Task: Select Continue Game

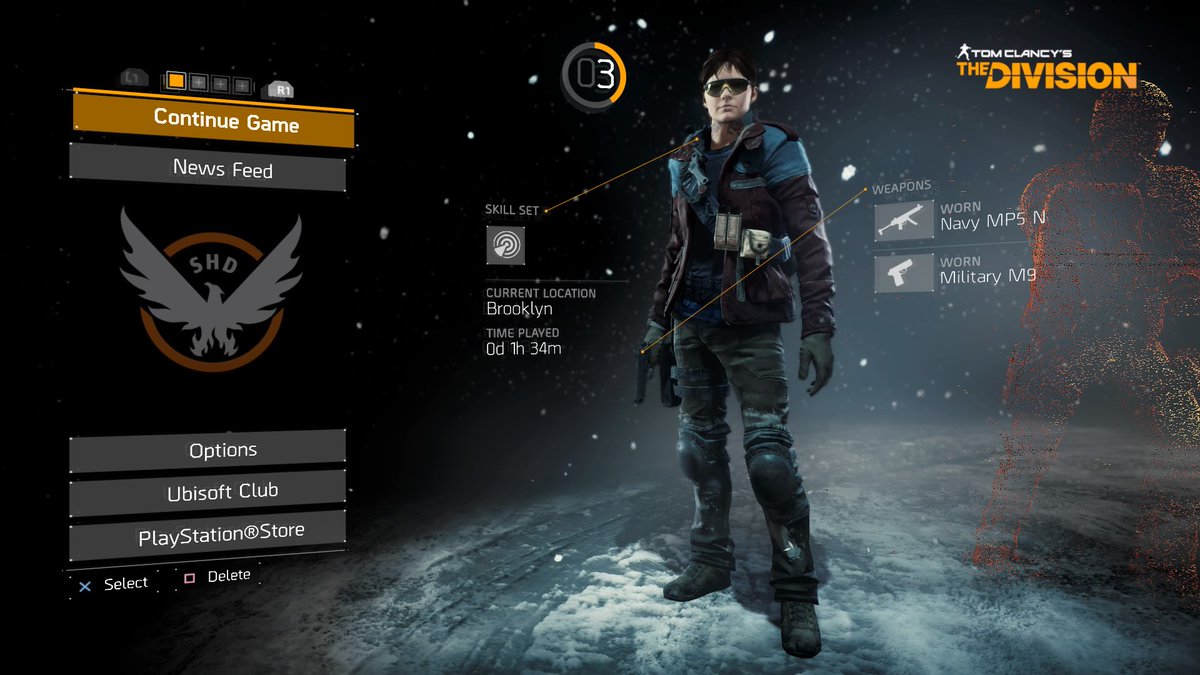Action: (214, 122)
